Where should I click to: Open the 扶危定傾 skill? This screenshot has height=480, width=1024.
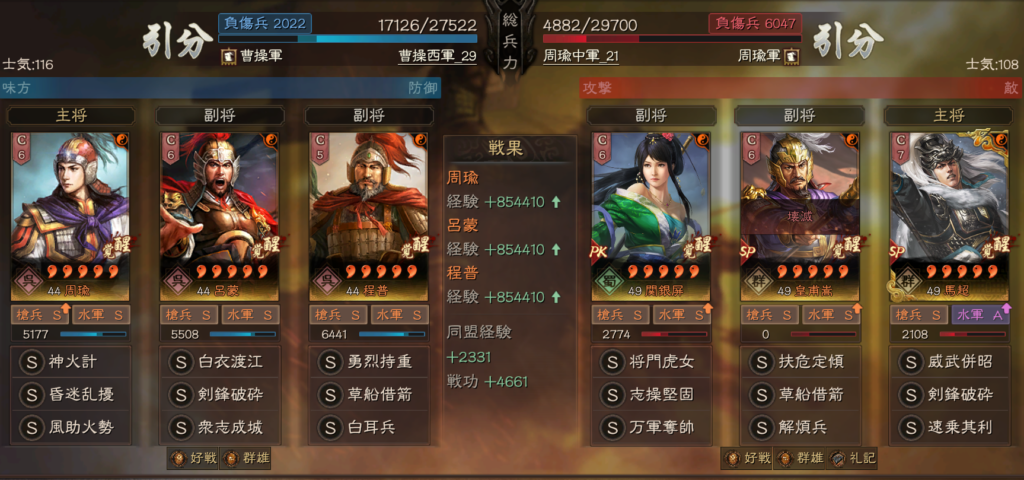click(x=799, y=361)
